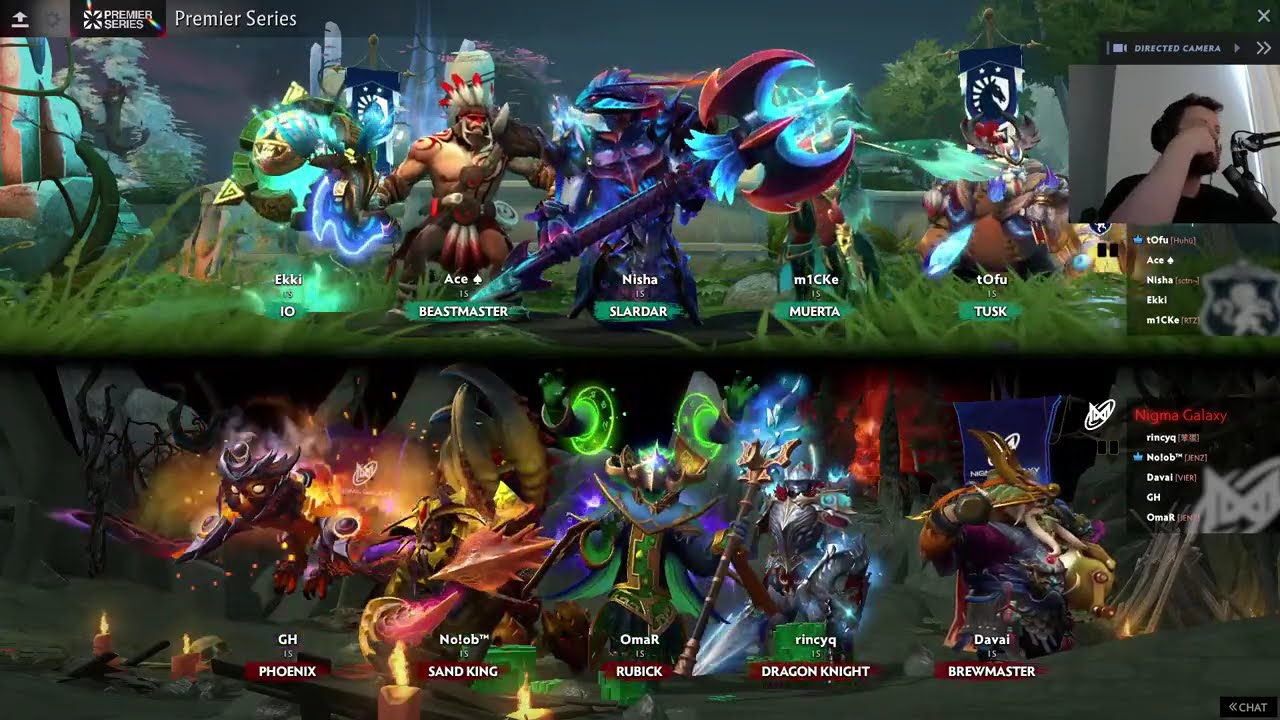Click the Nigma Galaxy team name
The width and height of the screenshot is (1280, 720).
pos(1180,415)
